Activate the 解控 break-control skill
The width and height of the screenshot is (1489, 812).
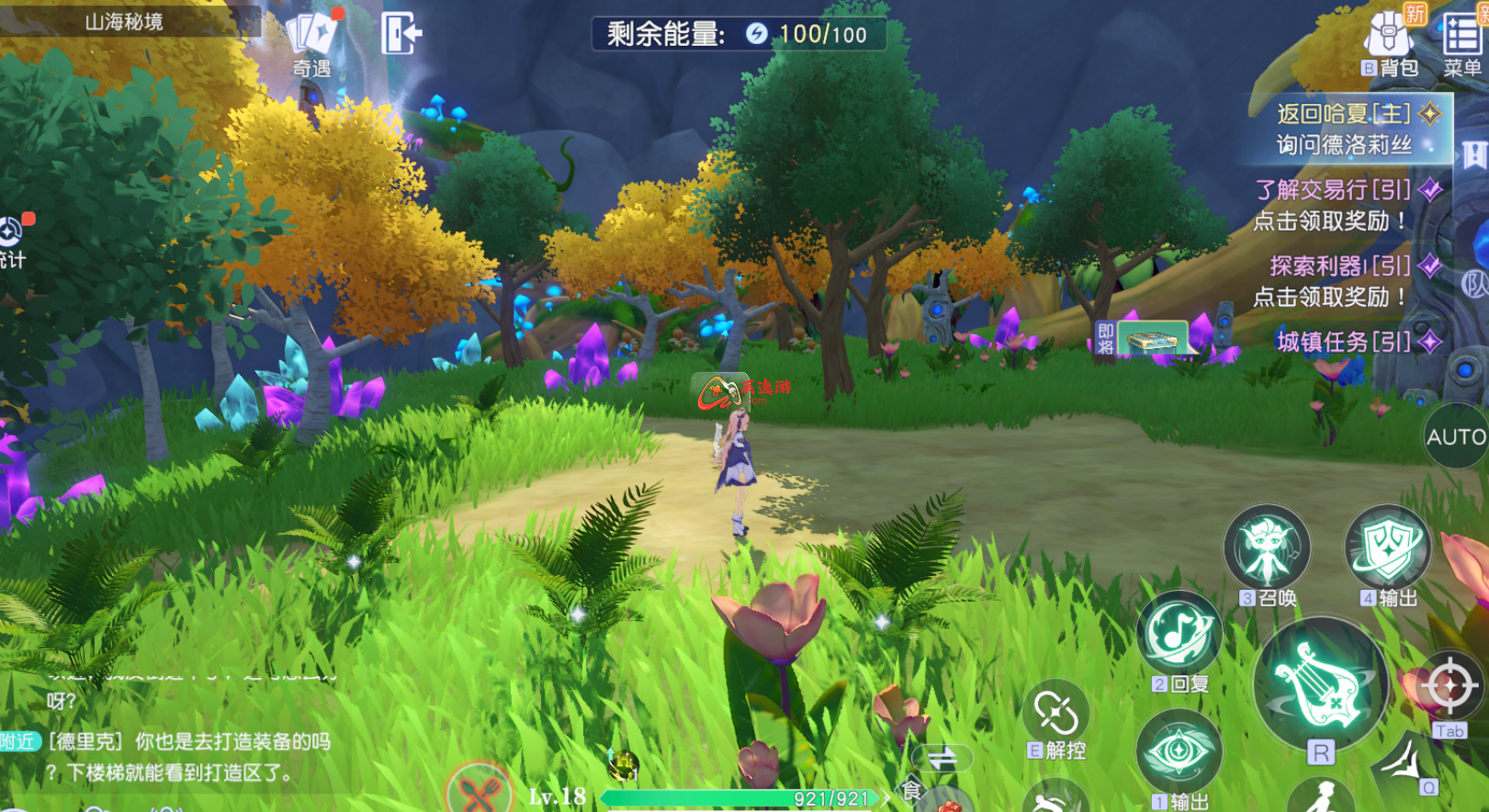[x=1056, y=715]
